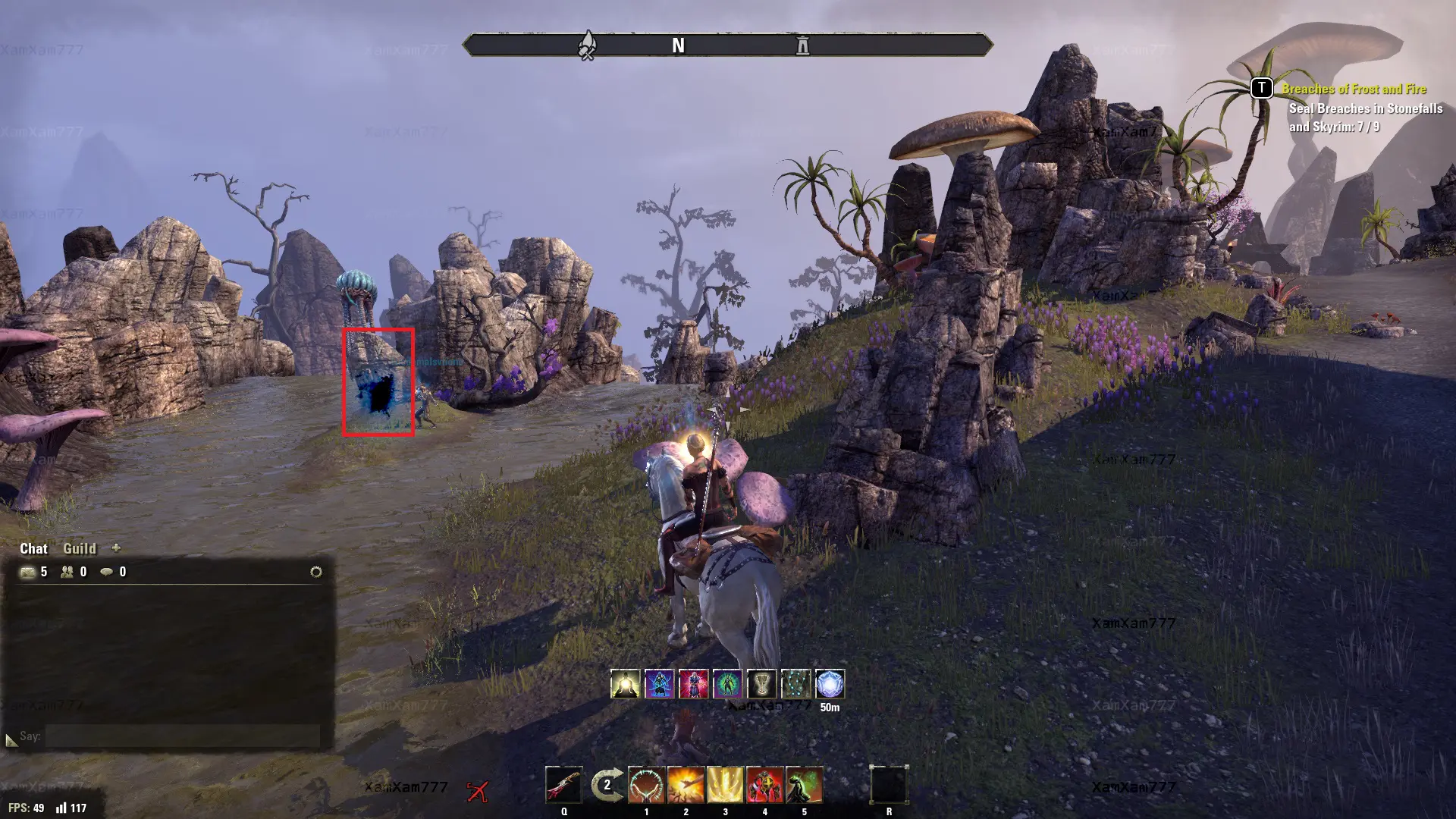Select the empty ultimate ability slot
Image resolution: width=1456 pixels, height=819 pixels.
pos(889,785)
